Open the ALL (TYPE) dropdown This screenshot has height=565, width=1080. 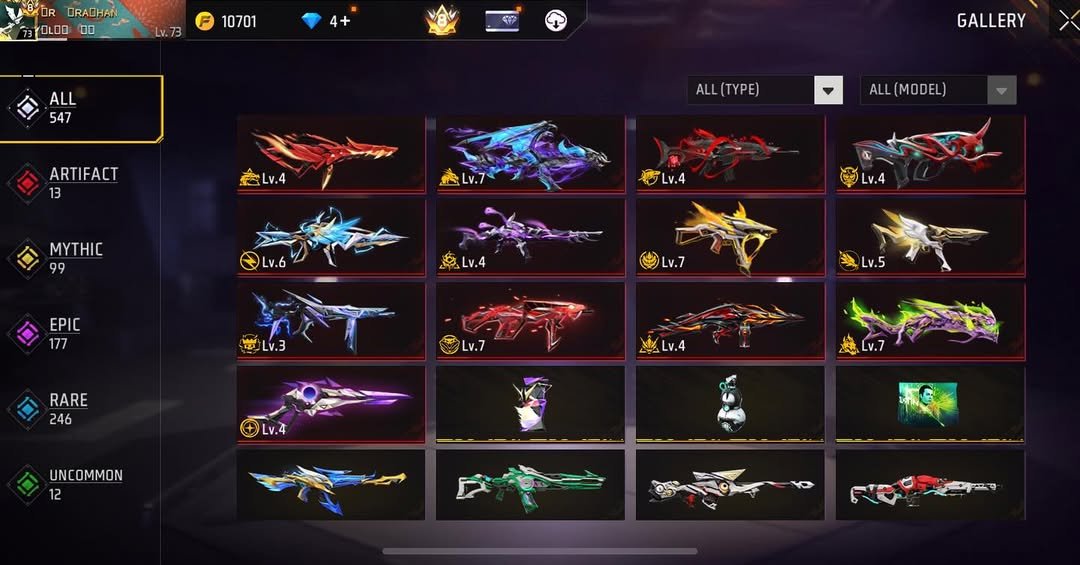tap(765, 90)
